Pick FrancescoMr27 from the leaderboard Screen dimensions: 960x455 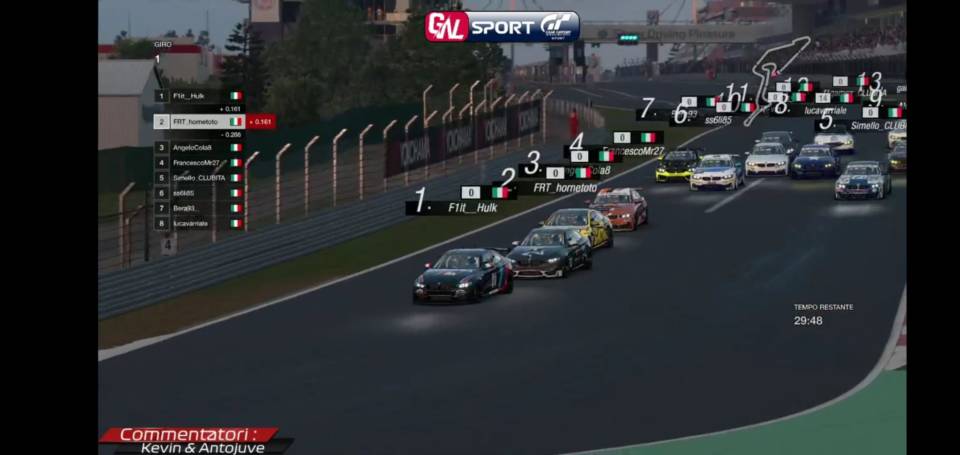point(198,162)
